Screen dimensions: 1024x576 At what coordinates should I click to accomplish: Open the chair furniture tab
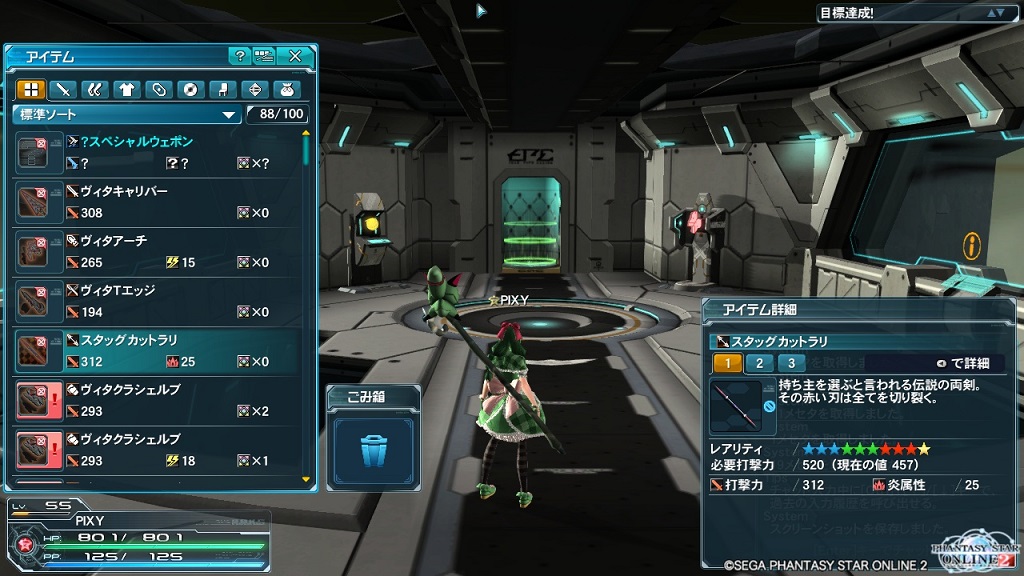click(x=222, y=90)
